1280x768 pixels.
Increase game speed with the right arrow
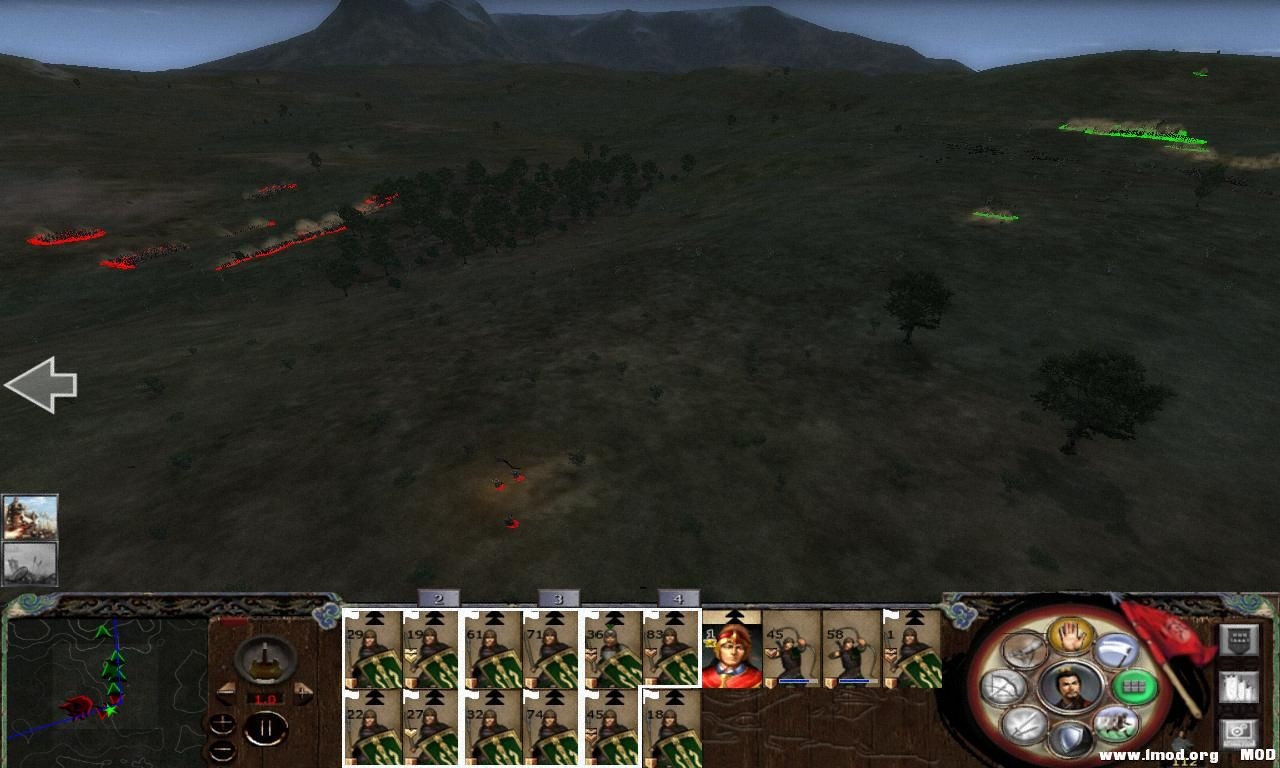[303, 690]
